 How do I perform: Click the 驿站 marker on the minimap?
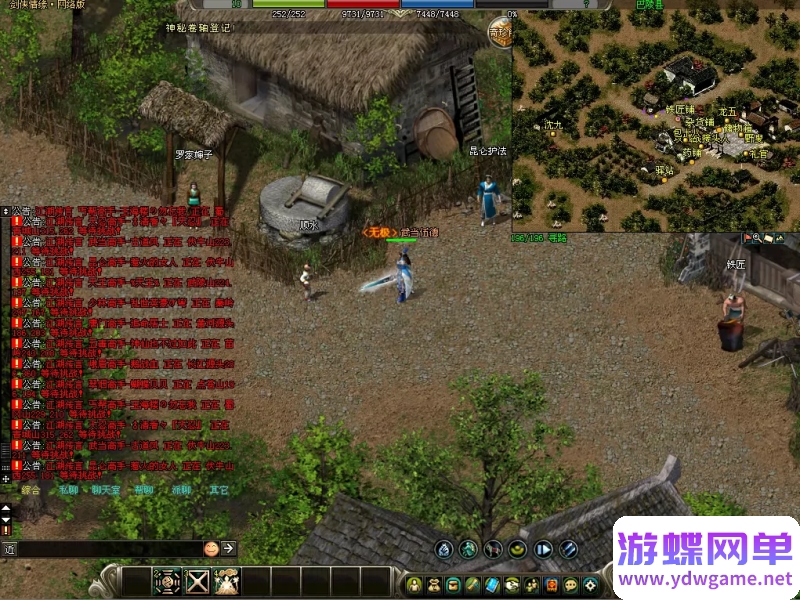pyautogui.click(x=664, y=171)
